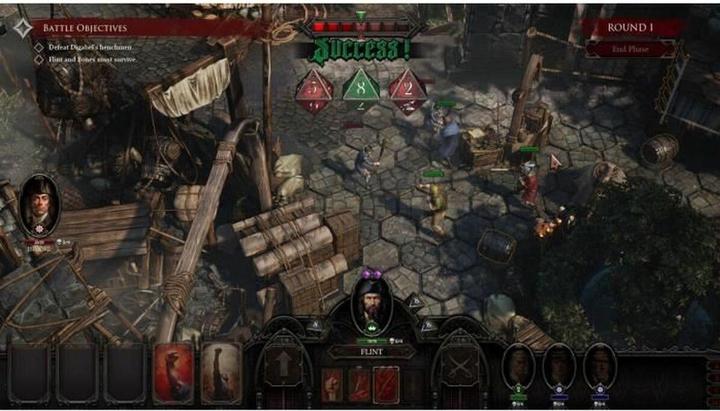This screenshot has height=411, width=720.
Task: Pick the green center dice result
Action: pyautogui.click(x=360, y=90)
